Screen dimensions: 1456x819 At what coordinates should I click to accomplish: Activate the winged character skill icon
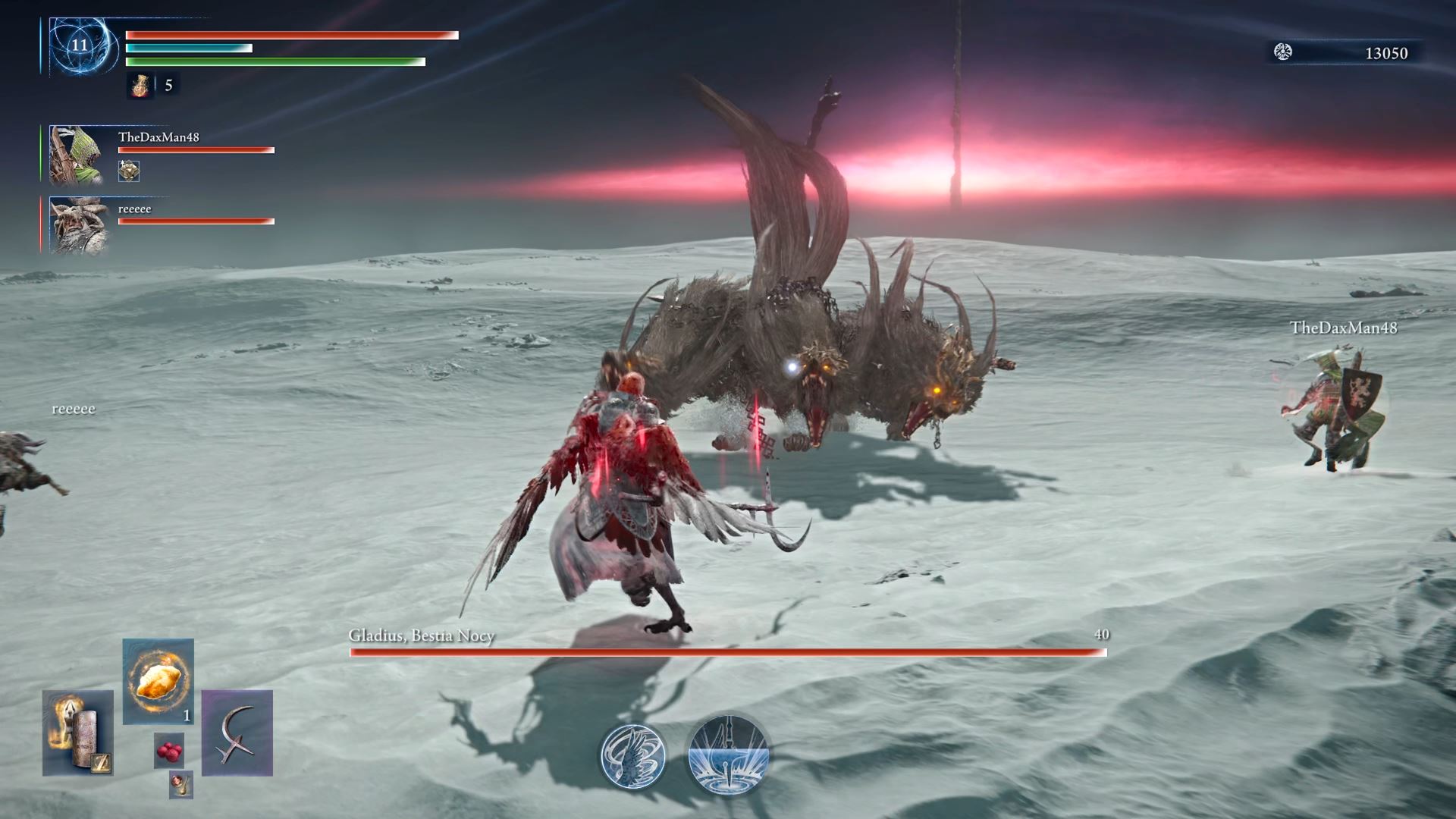coord(633,755)
